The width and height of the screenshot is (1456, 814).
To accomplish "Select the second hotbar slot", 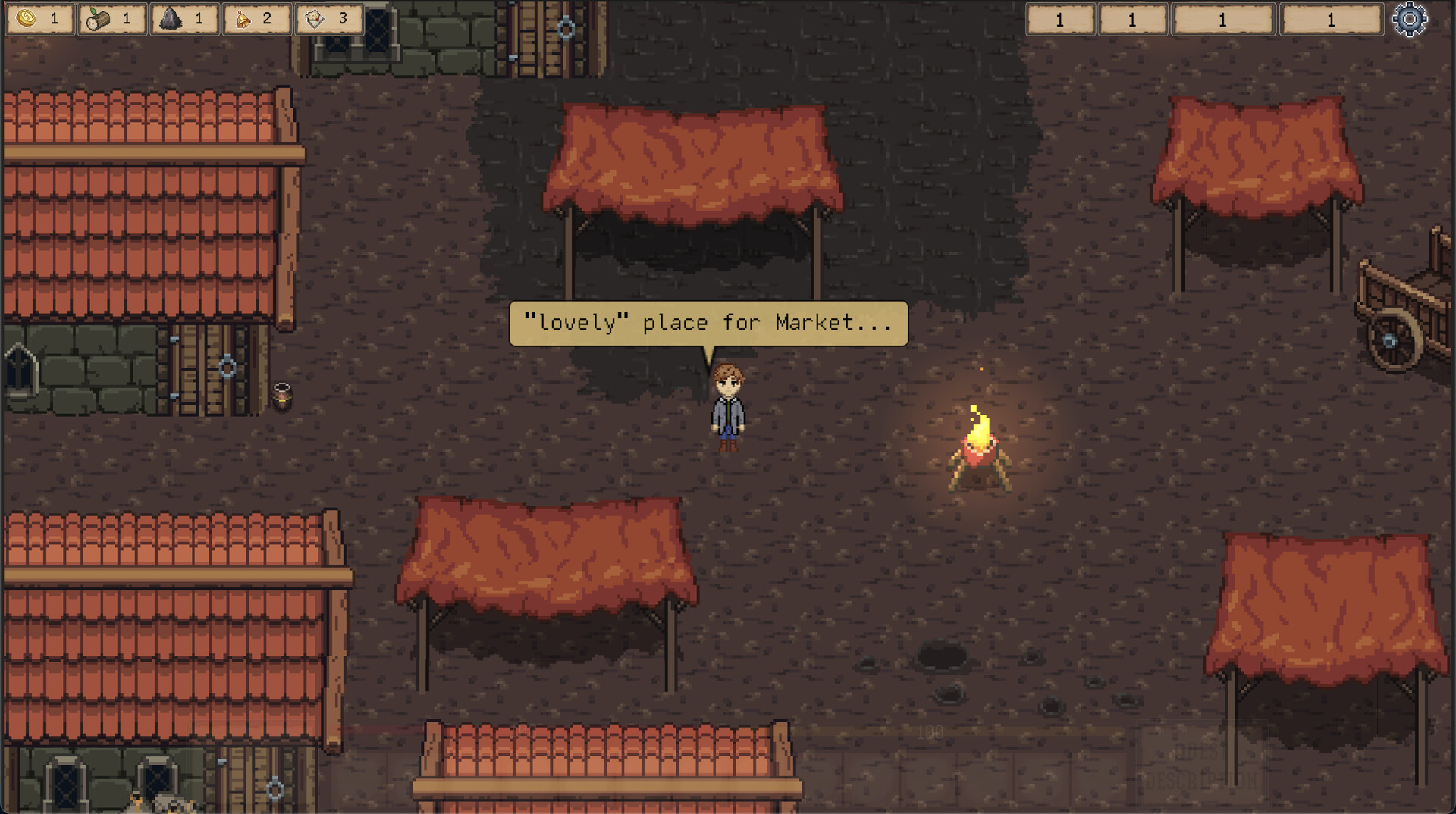I will pos(1133,20).
